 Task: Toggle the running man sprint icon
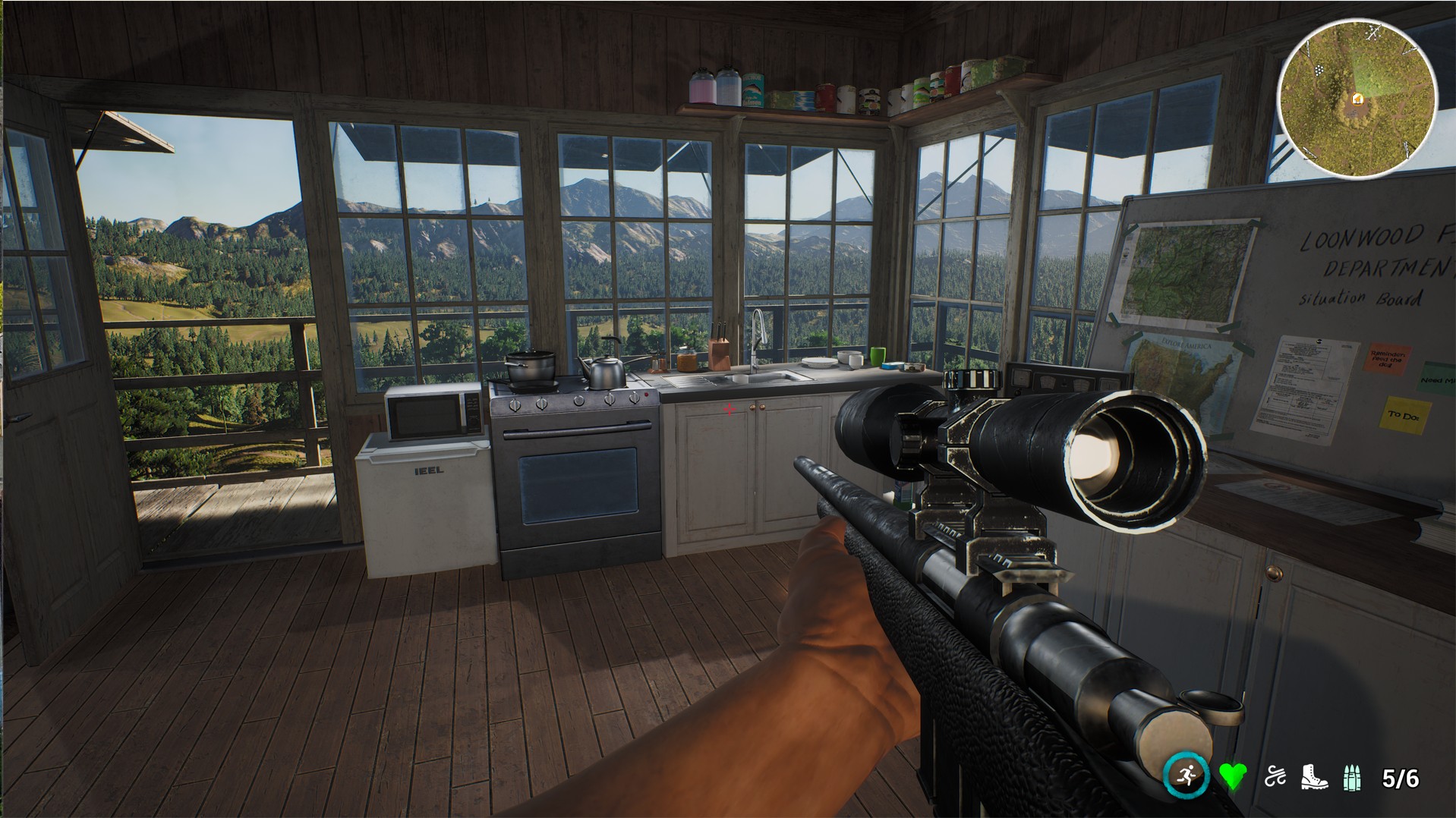[x=1187, y=776]
